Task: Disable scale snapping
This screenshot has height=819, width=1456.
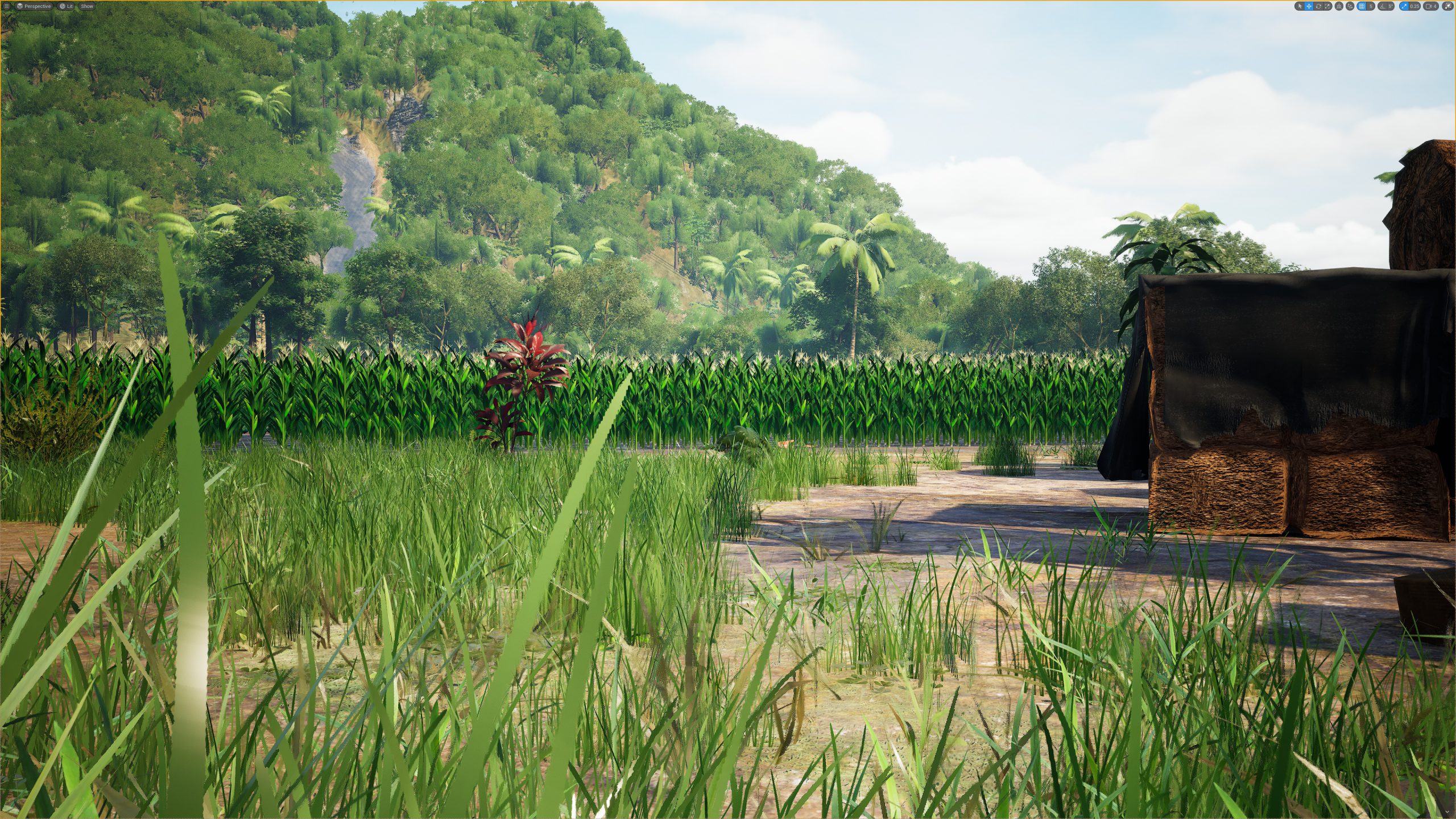Action: tap(1404, 6)
